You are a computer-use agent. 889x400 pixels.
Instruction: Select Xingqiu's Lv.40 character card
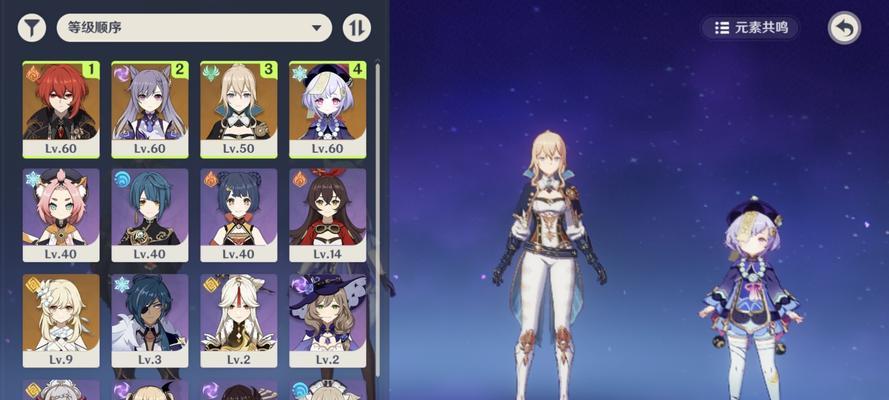point(150,215)
